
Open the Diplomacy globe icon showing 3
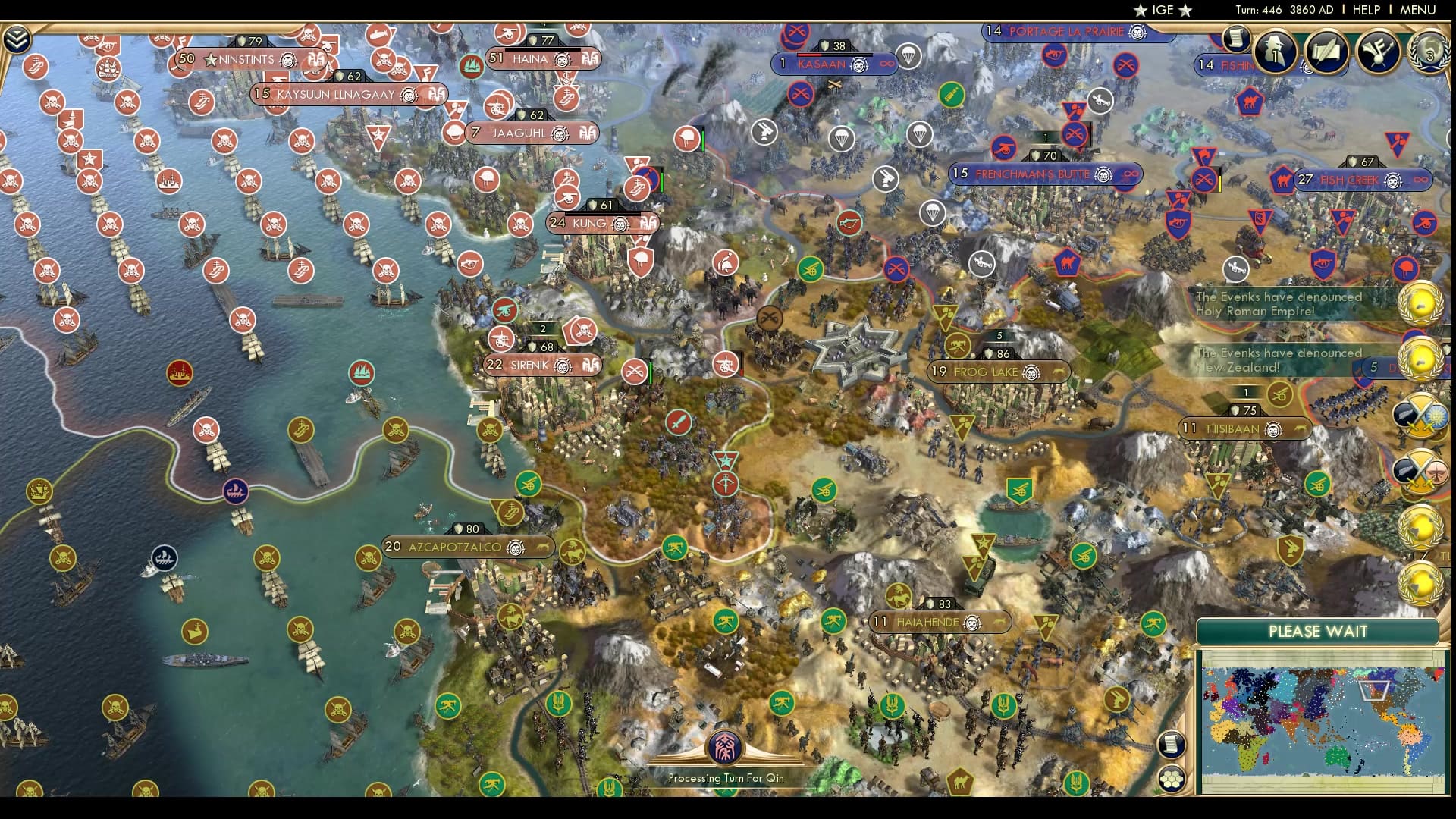(1430, 52)
